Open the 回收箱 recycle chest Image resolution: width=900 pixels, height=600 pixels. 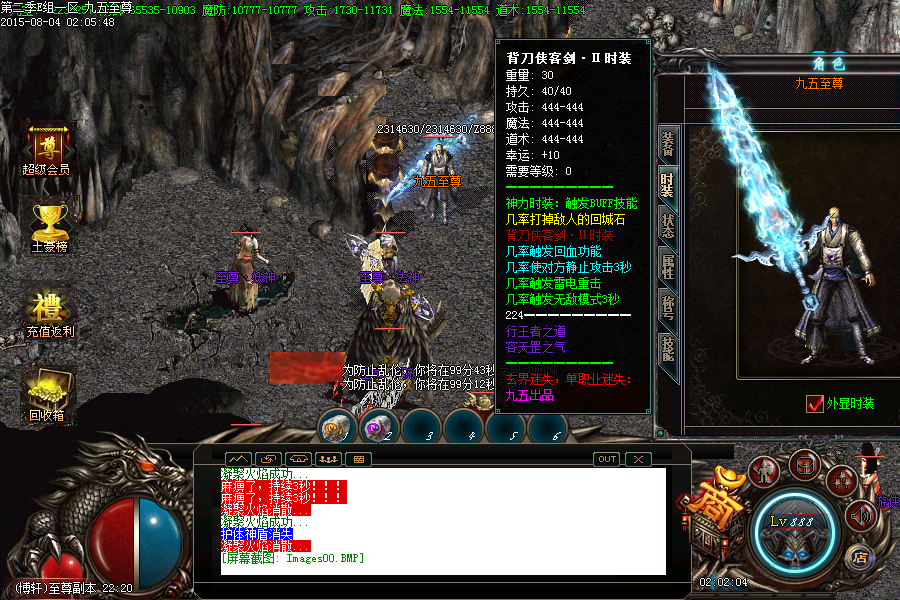[x=47, y=394]
